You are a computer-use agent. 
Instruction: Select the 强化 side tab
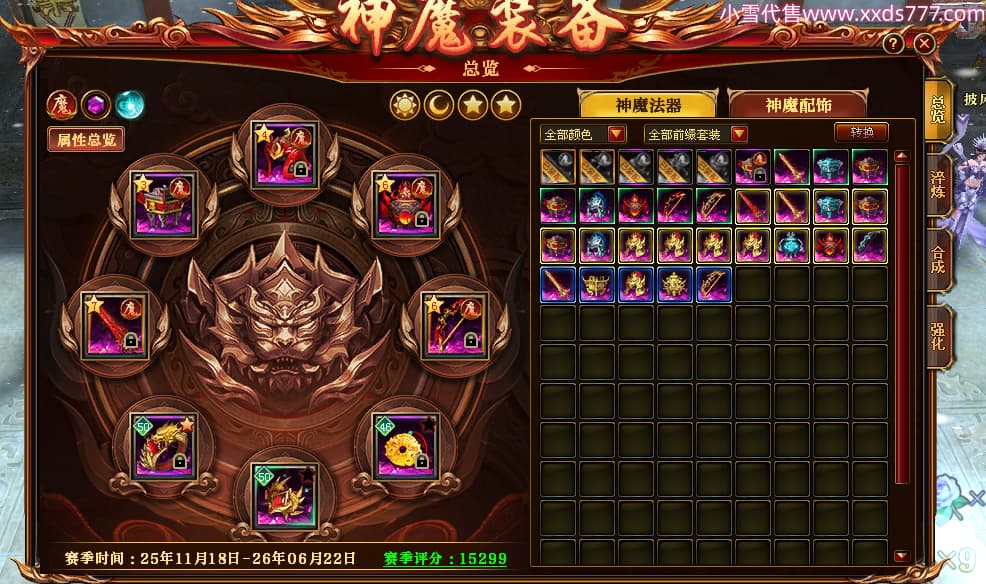click(x=938, y=338)
